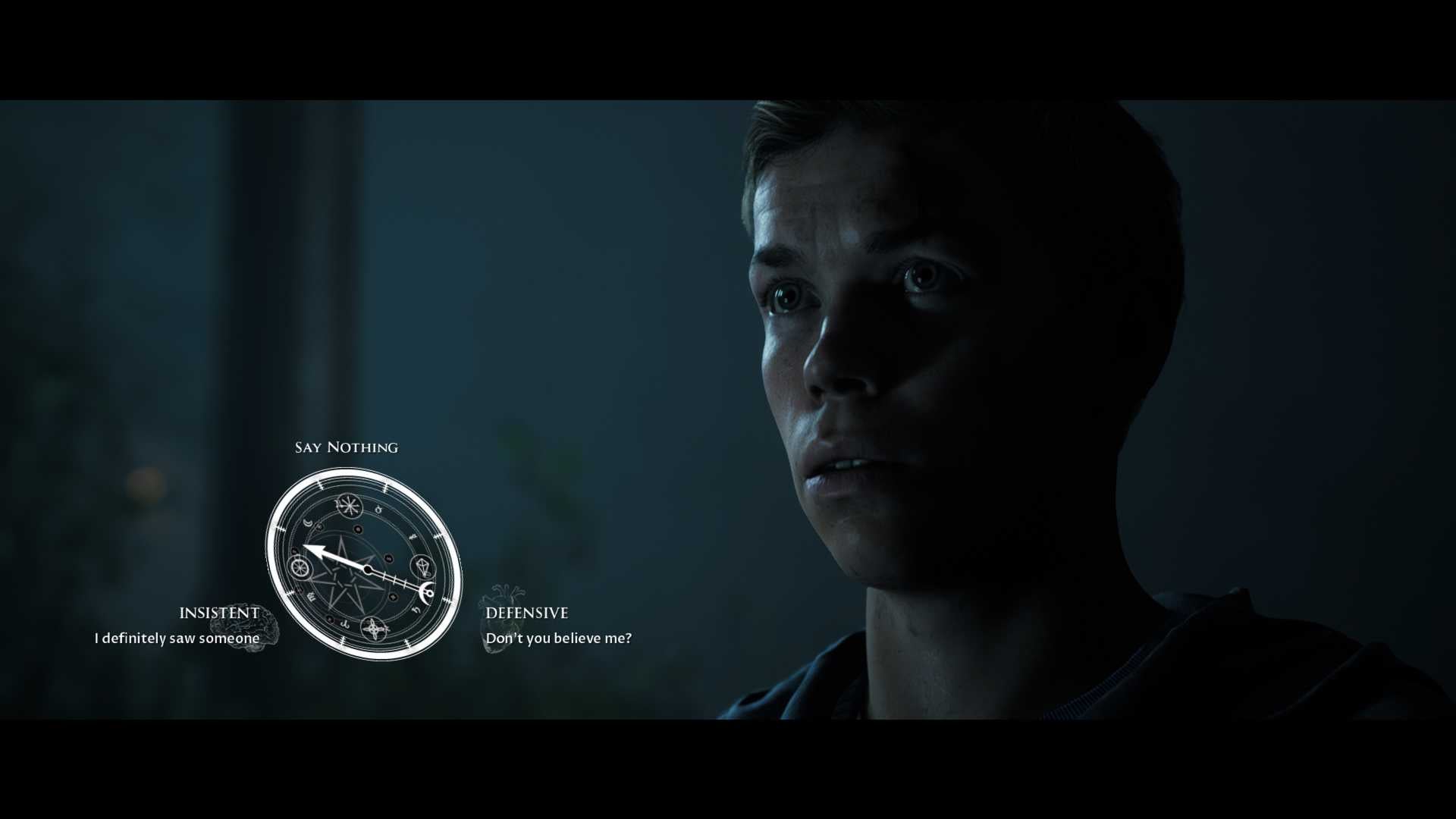Select the SAY NOTHING option
This screenshot has height=819, width=1456.
(347, 447)
